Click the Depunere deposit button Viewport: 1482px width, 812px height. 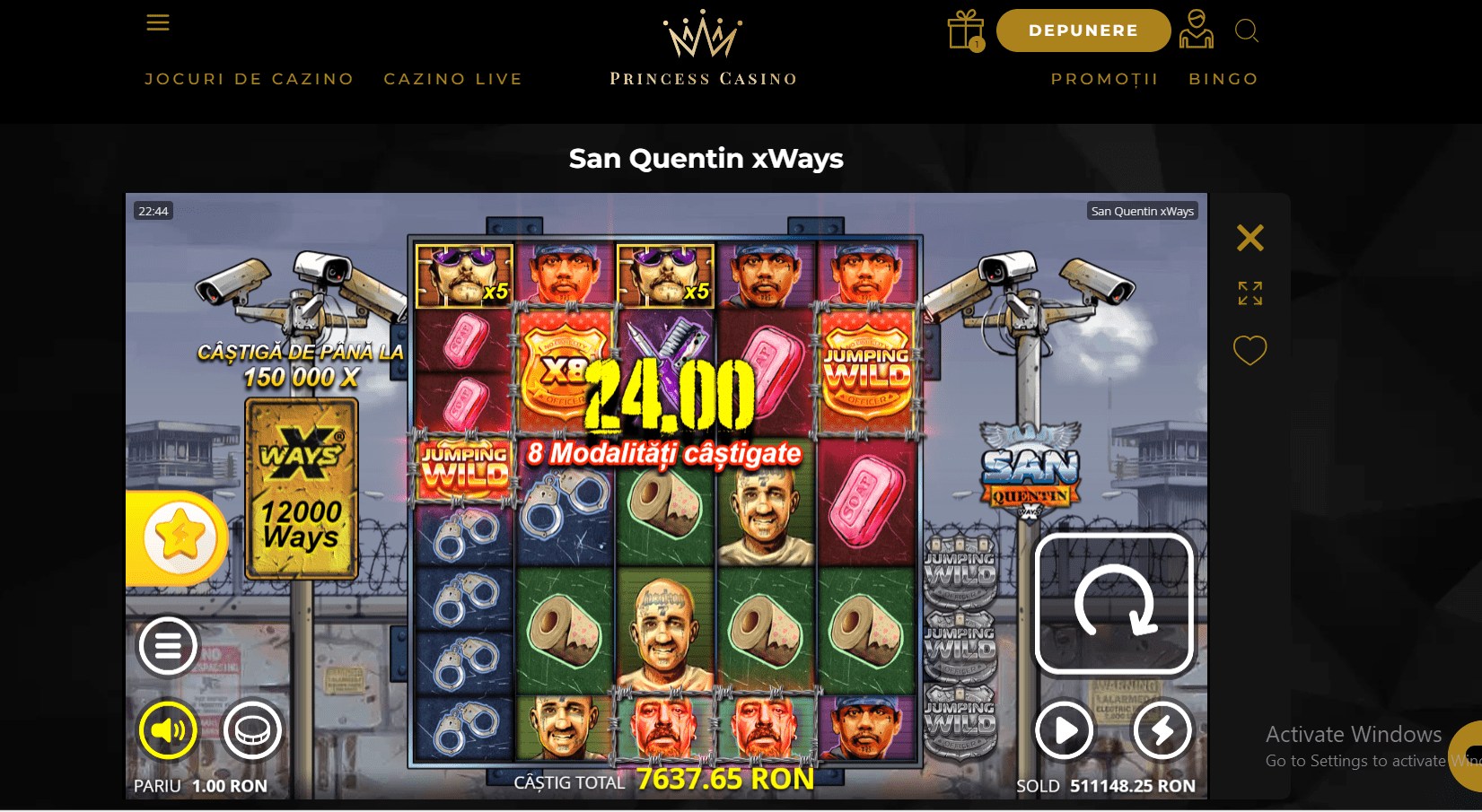(1083, 31)
